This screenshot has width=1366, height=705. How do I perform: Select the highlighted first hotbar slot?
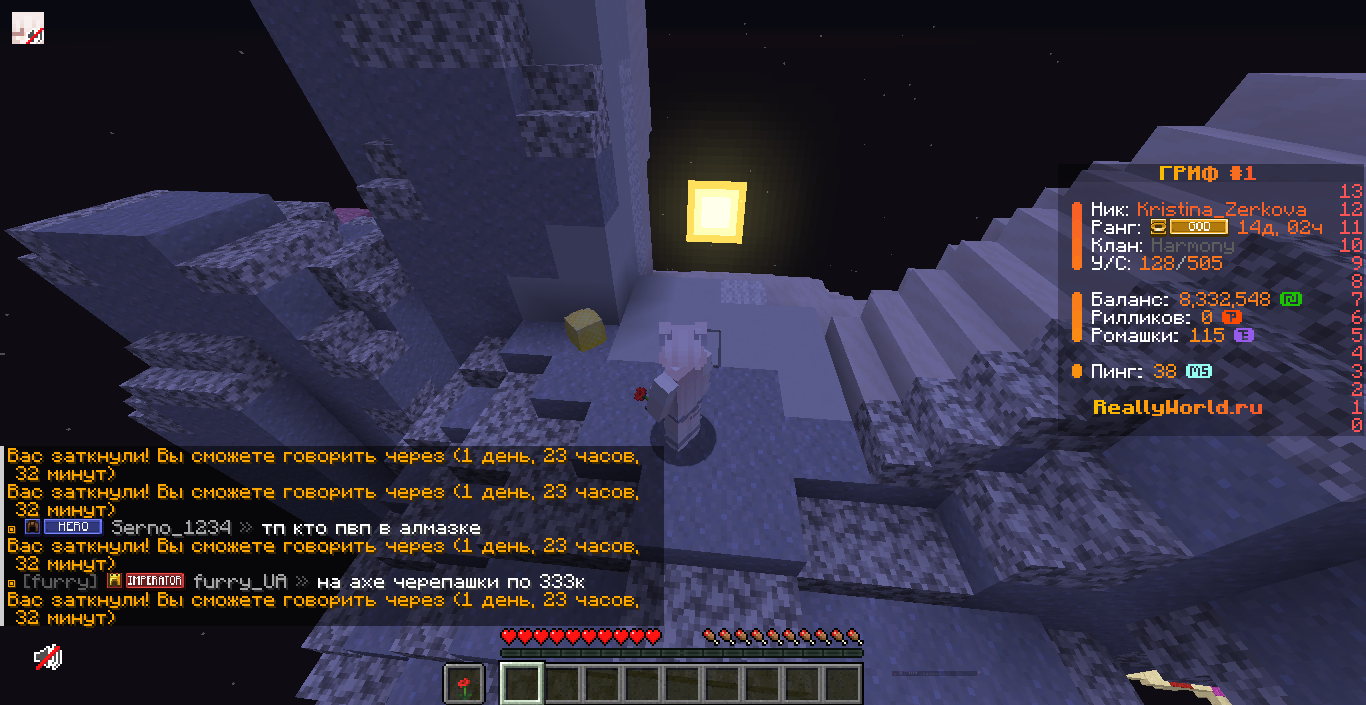(521, 684)
